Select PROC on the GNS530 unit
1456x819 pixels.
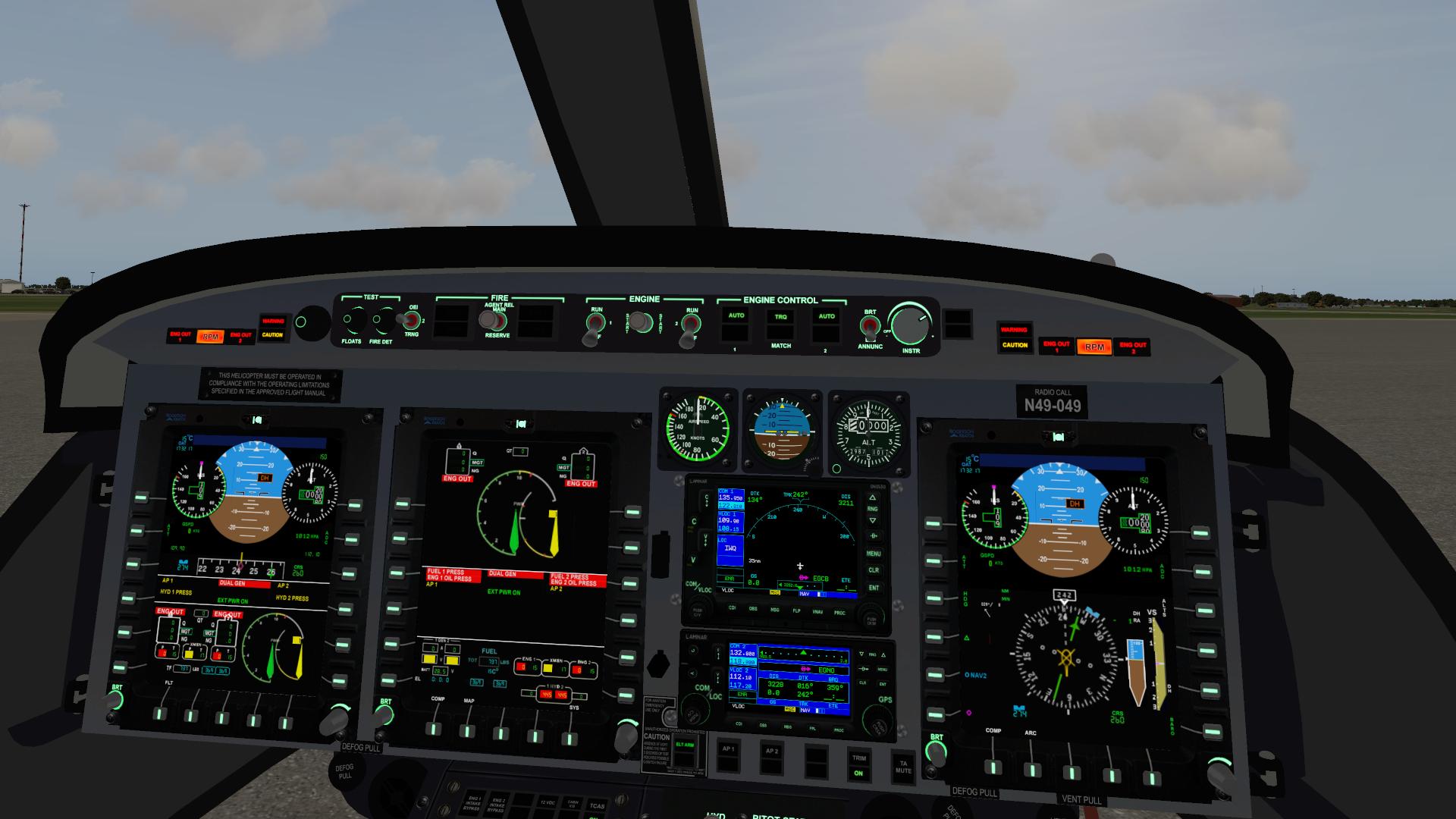click(840, 613)
